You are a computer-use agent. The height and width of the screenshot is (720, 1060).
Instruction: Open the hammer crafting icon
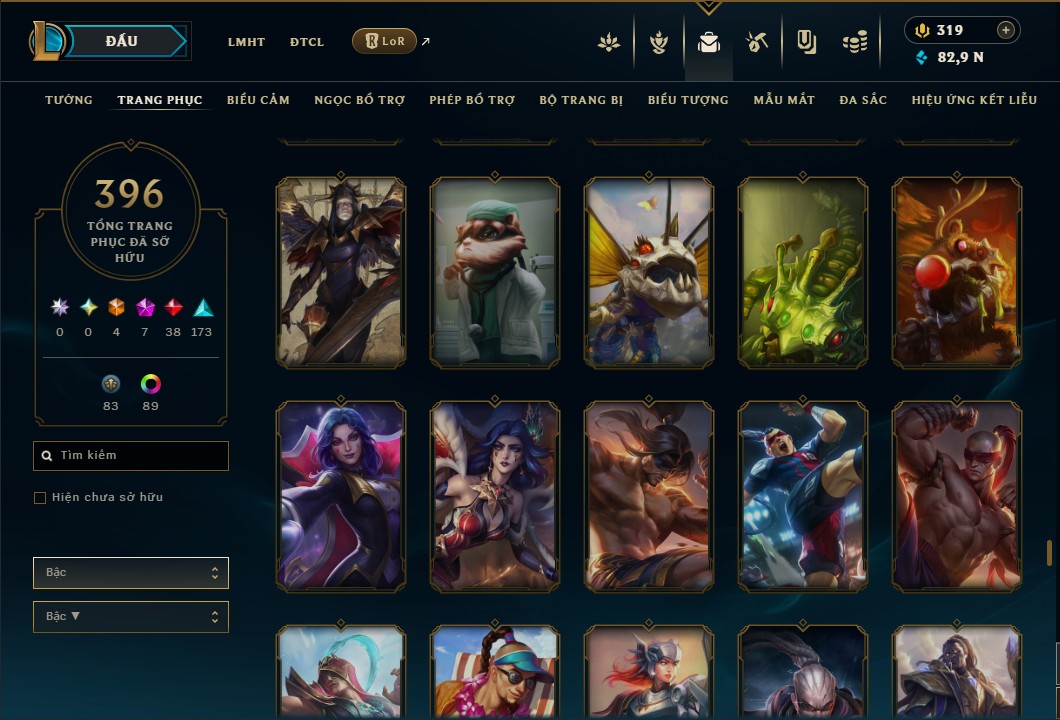(756, 42)
